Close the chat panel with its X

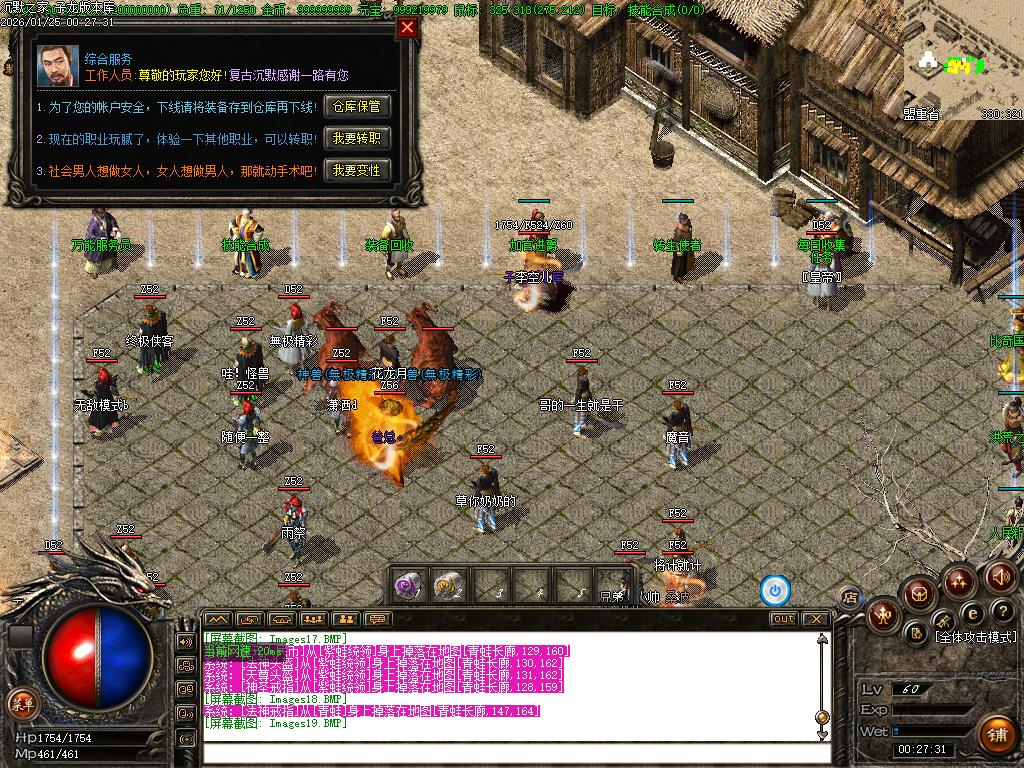pyautogui.click(x=815, y=619)
